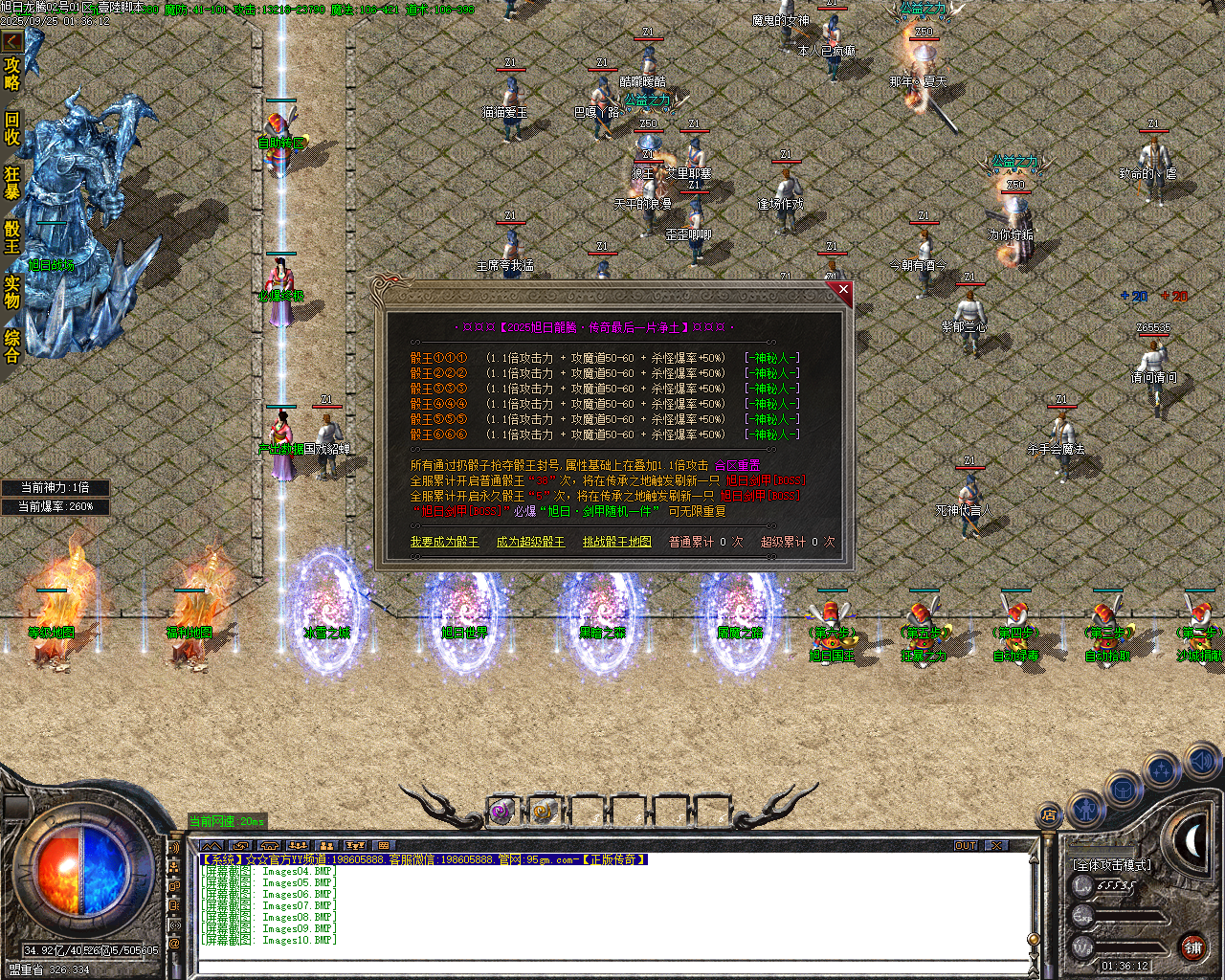
Task: Click the @ icon beside the chat panel
Action: [174, 944]
